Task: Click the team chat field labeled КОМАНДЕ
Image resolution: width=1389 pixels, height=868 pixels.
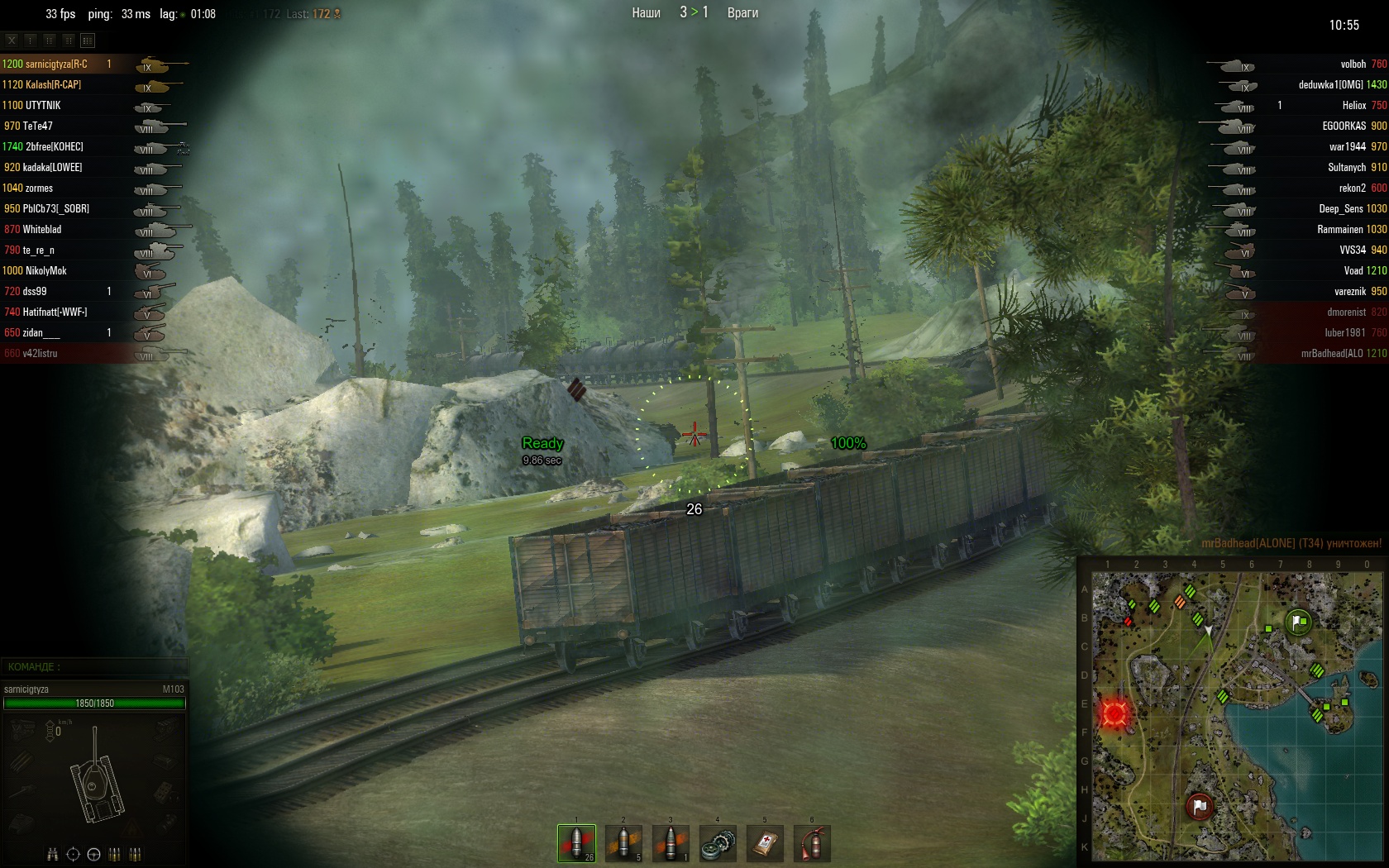Action: [95, 666]
